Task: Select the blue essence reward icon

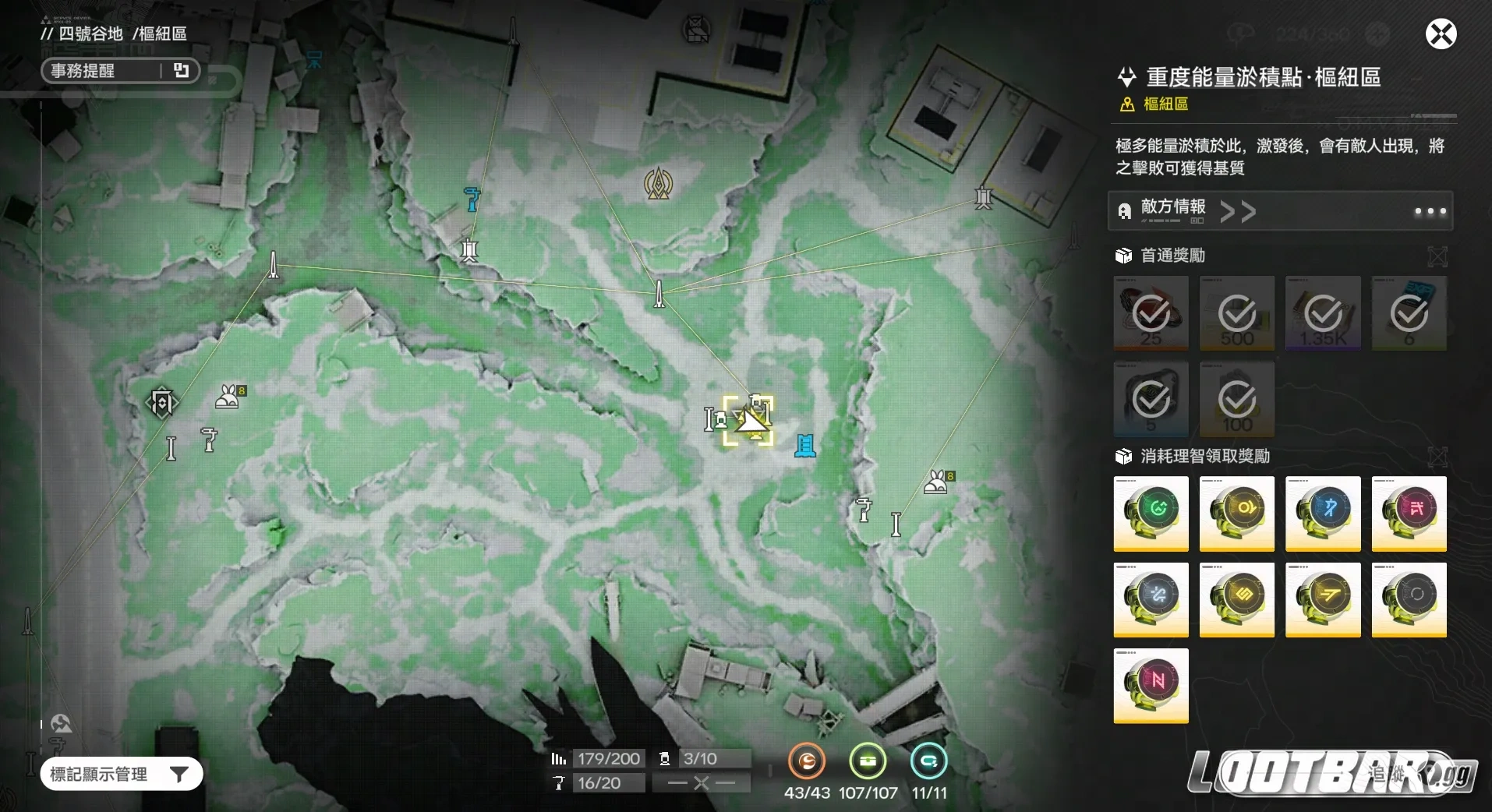Action: pos(1322,513)
